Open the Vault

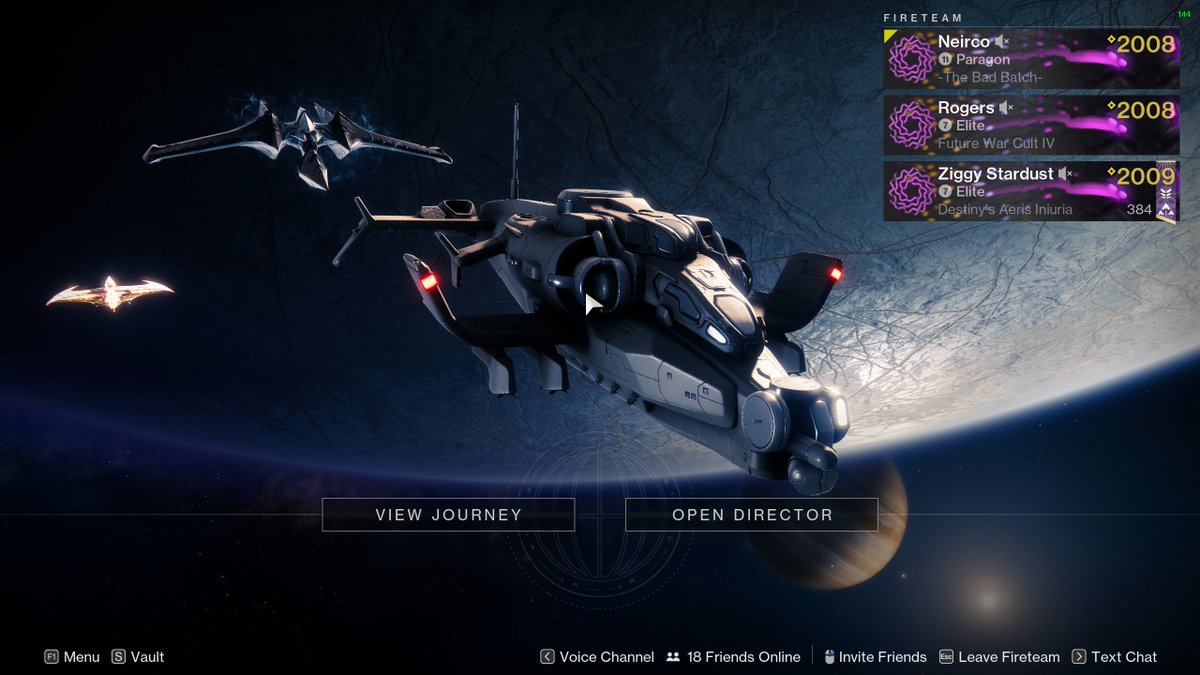pos(138,657)
